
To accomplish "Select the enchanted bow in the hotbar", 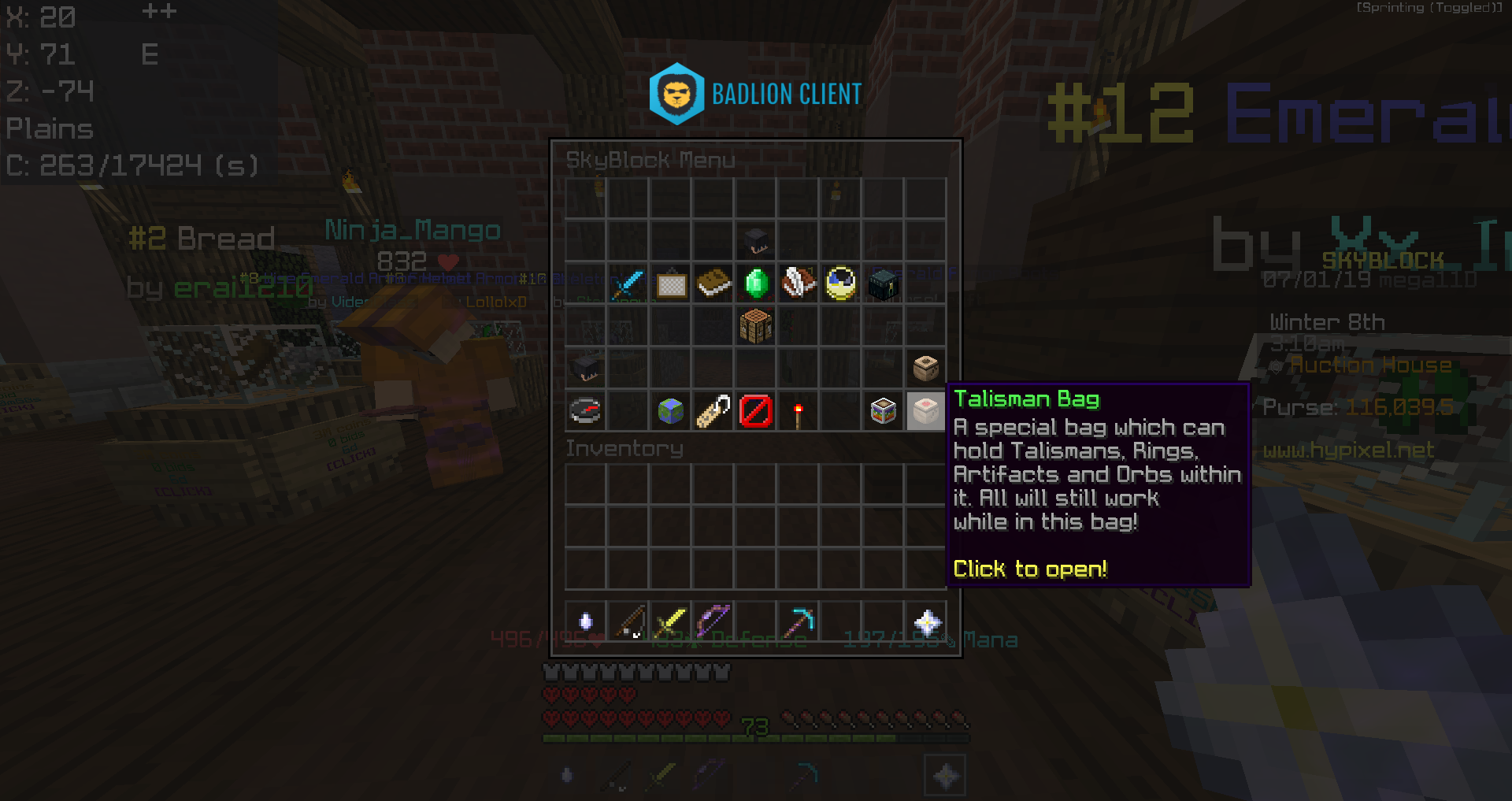I will pyautogui.click(x=713, y=622).
